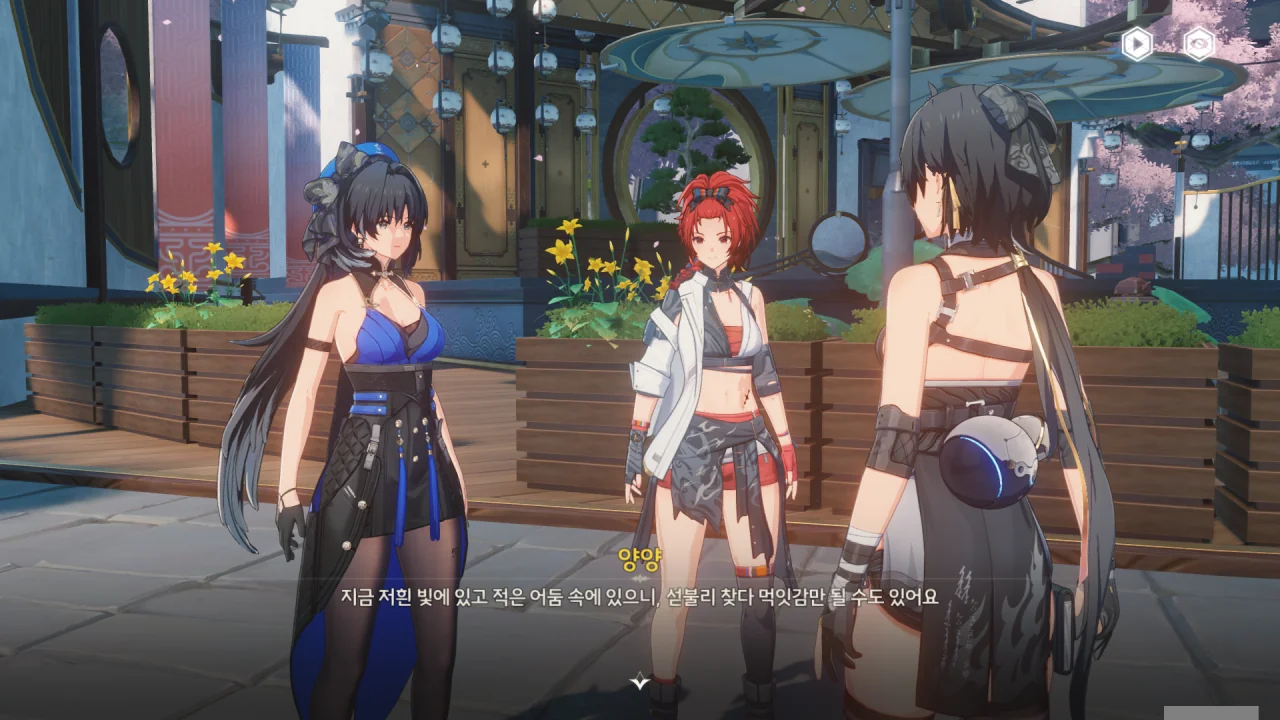
Task: Toggle dialogue auto-play
Action: coord(1137,43)
